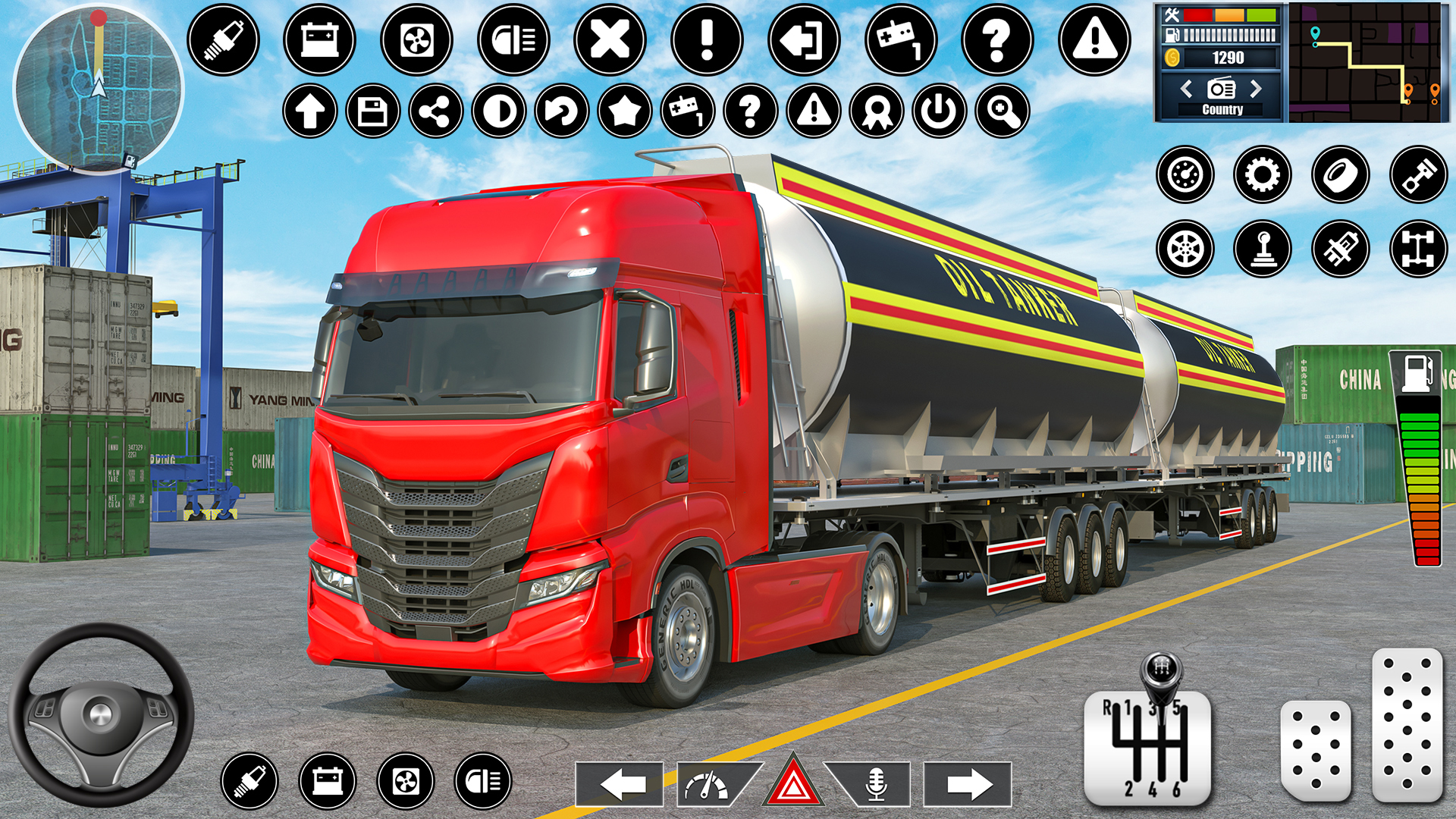Click the tire icon in the right panel
Screen dimensions: 1456x819
pyautogui.click(x=1339, y=174)
